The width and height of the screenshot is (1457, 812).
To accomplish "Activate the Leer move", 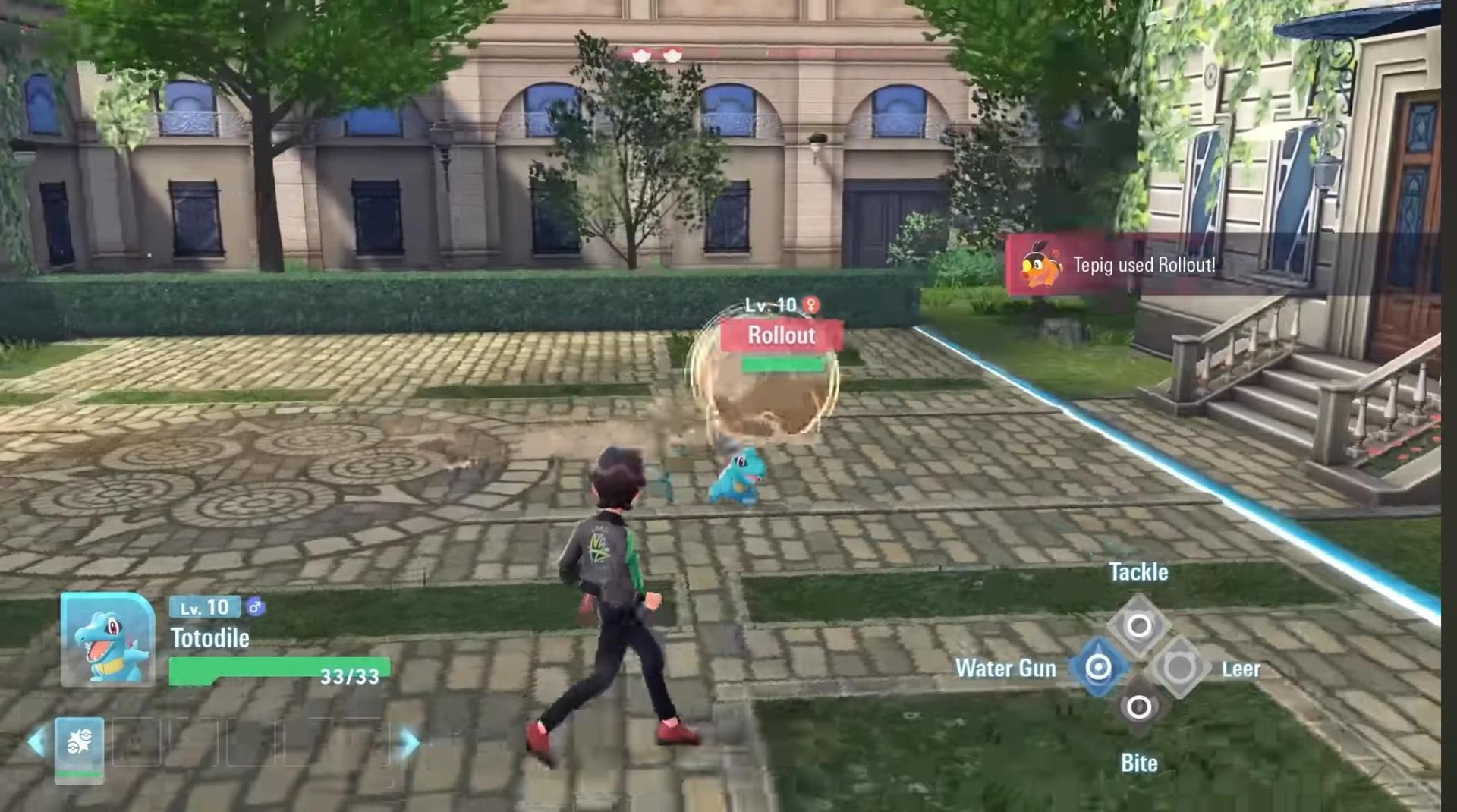I will click(x=1179, y=668).
